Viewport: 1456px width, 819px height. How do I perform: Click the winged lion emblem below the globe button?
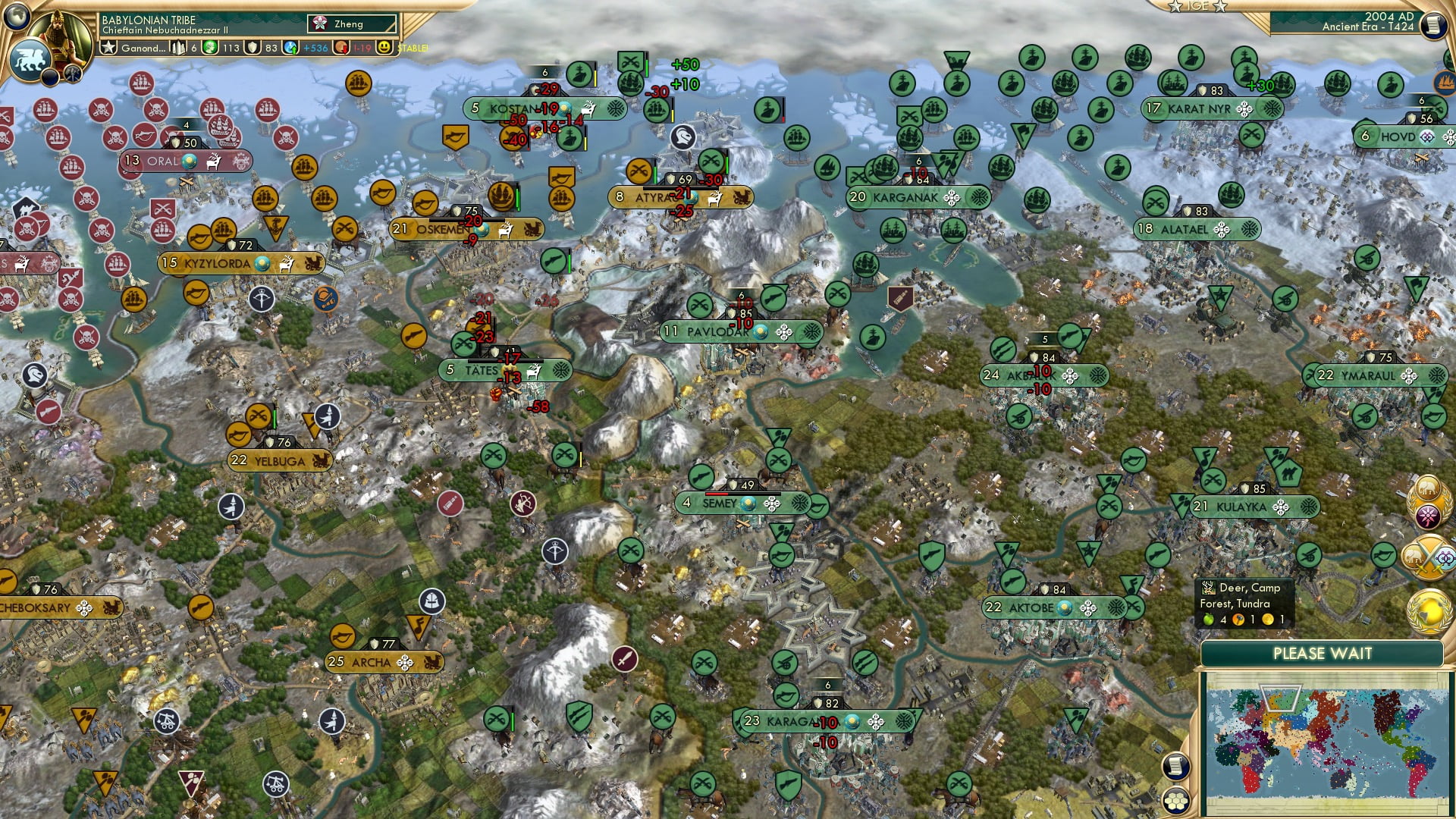(x=30, y=59)
